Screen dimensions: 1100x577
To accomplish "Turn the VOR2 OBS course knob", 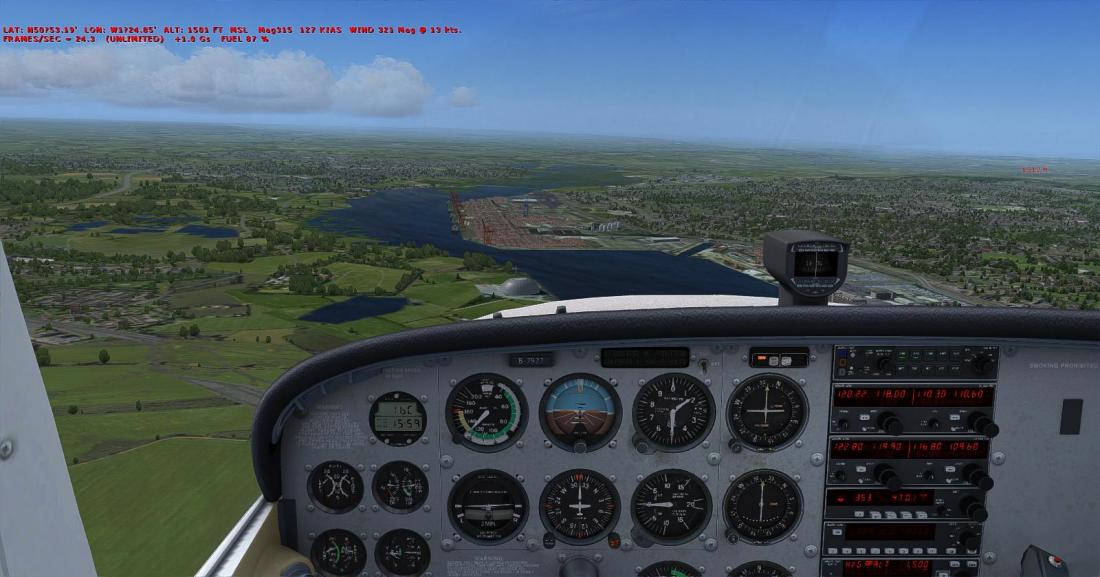I will point(731,539).
